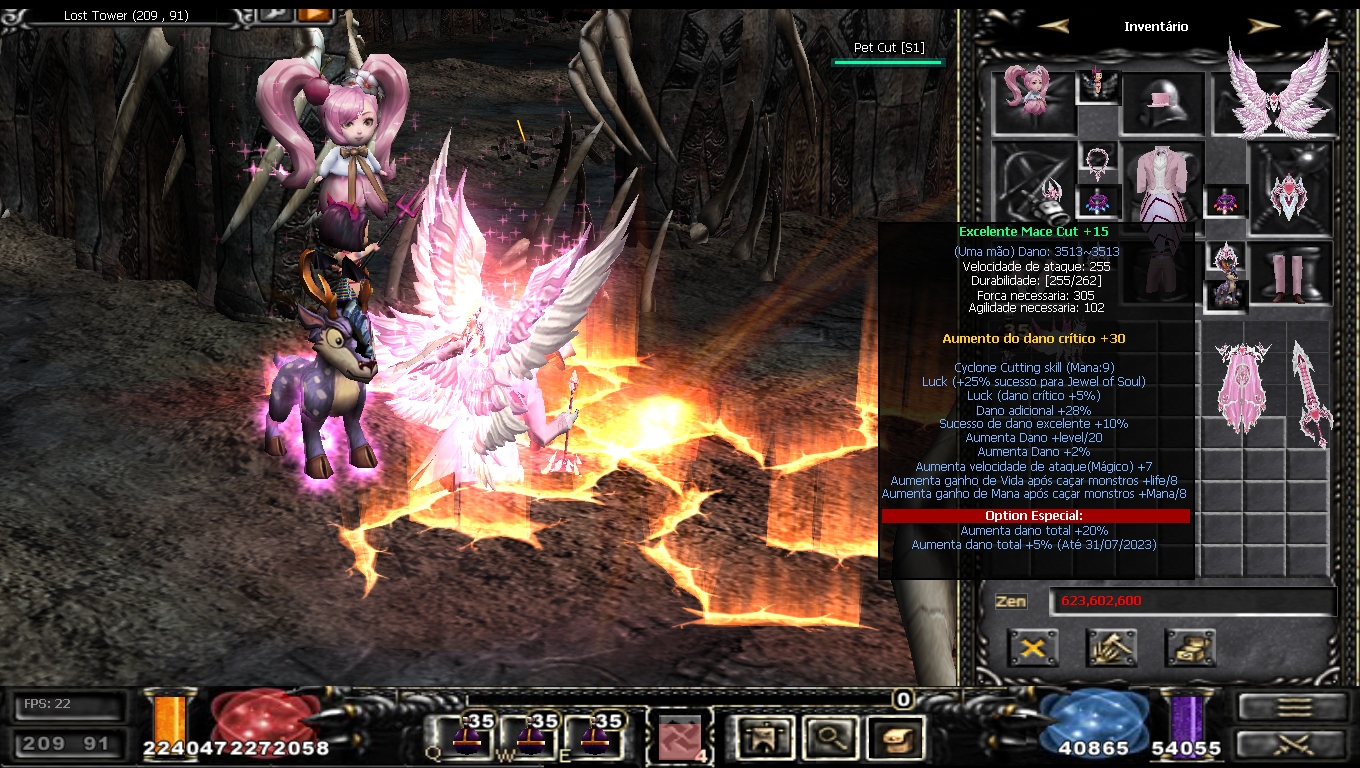Select the pink top hat helmet slot

click(1162, 103)
